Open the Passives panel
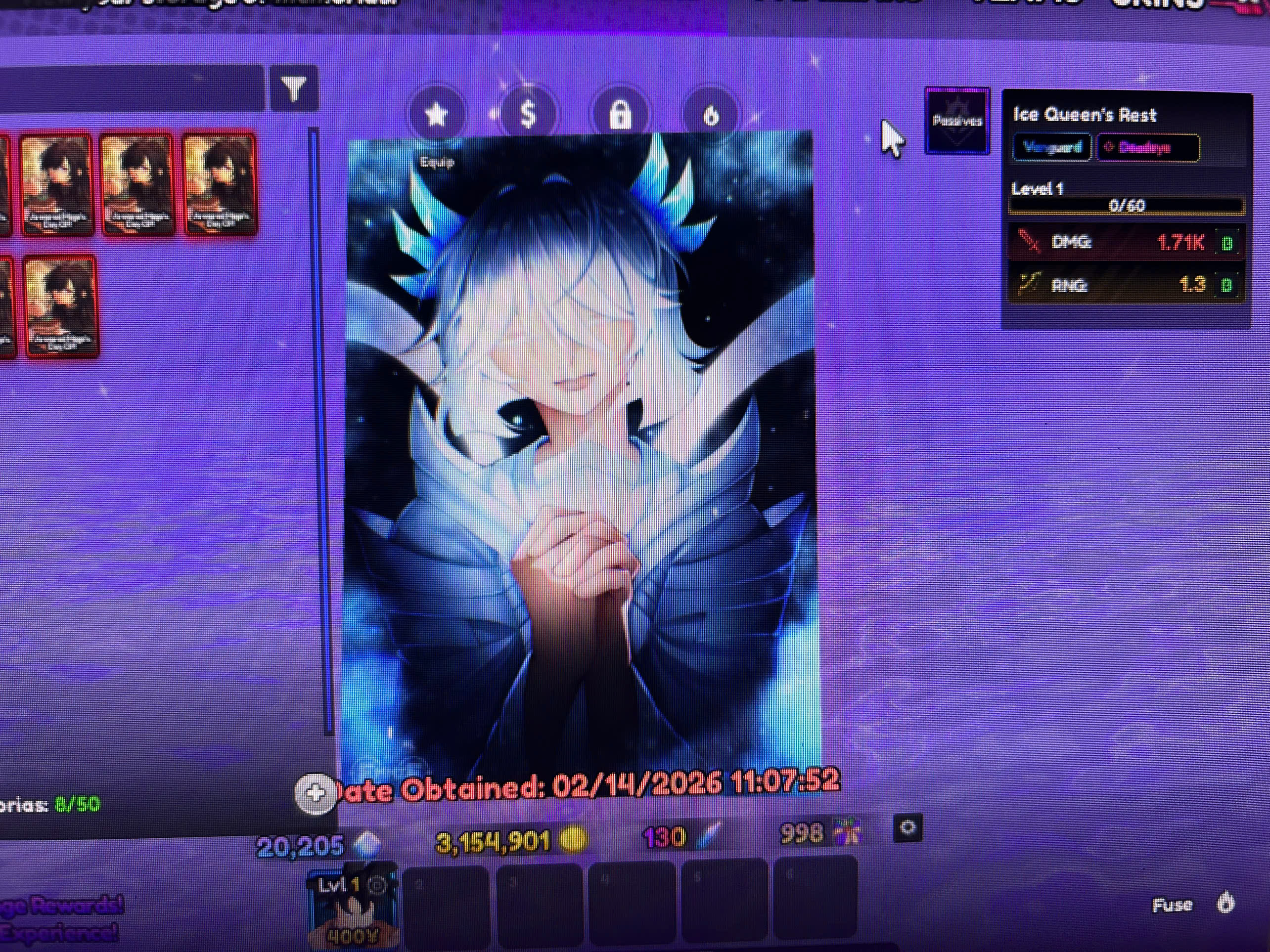The image size is (1270, 952). tap(956, 121)
